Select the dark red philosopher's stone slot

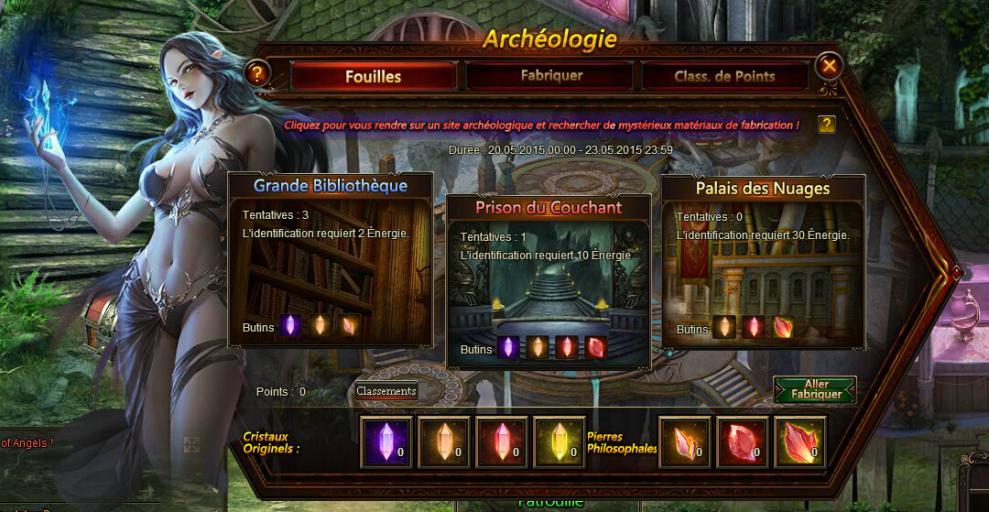(743, 441)
